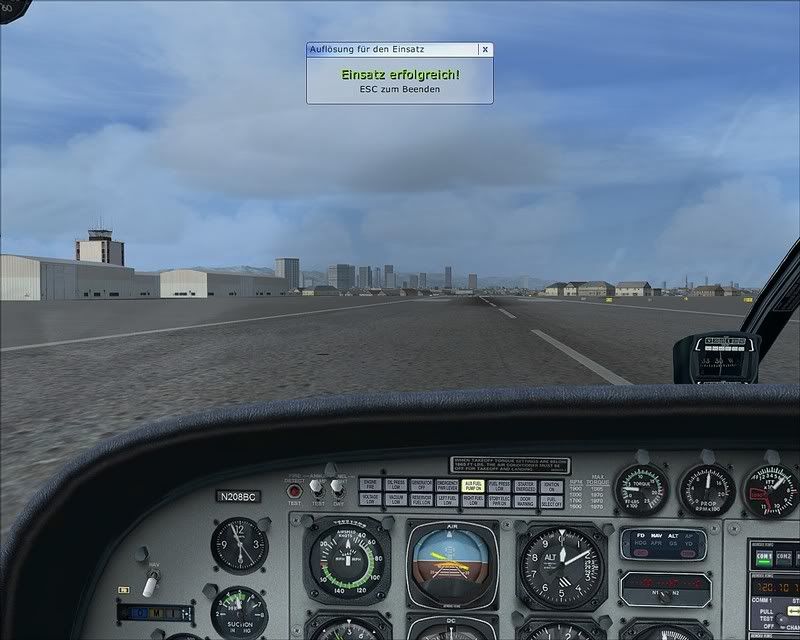Flip the annunciator lamp test switch
Screen dimensions: 800x640
(316, 488)
